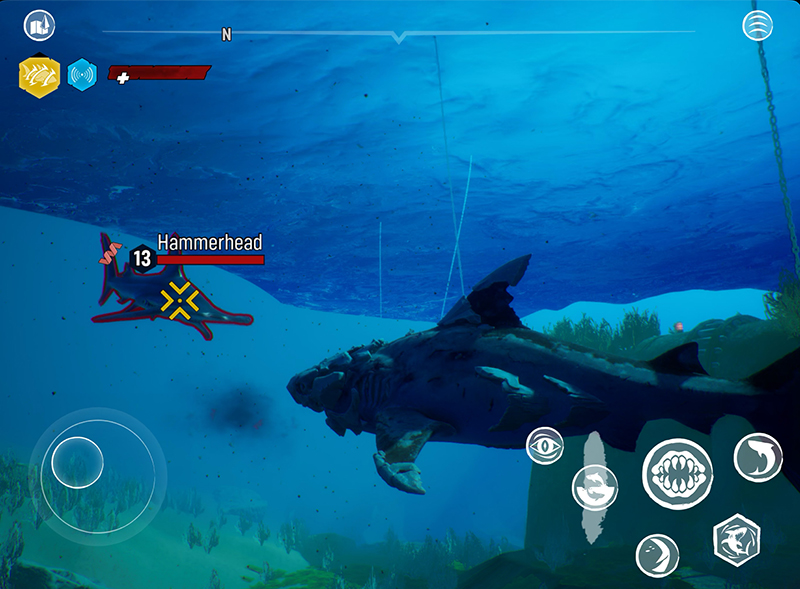Target the Hammerhead lock-on marker
800x589 pixels.
180,301
